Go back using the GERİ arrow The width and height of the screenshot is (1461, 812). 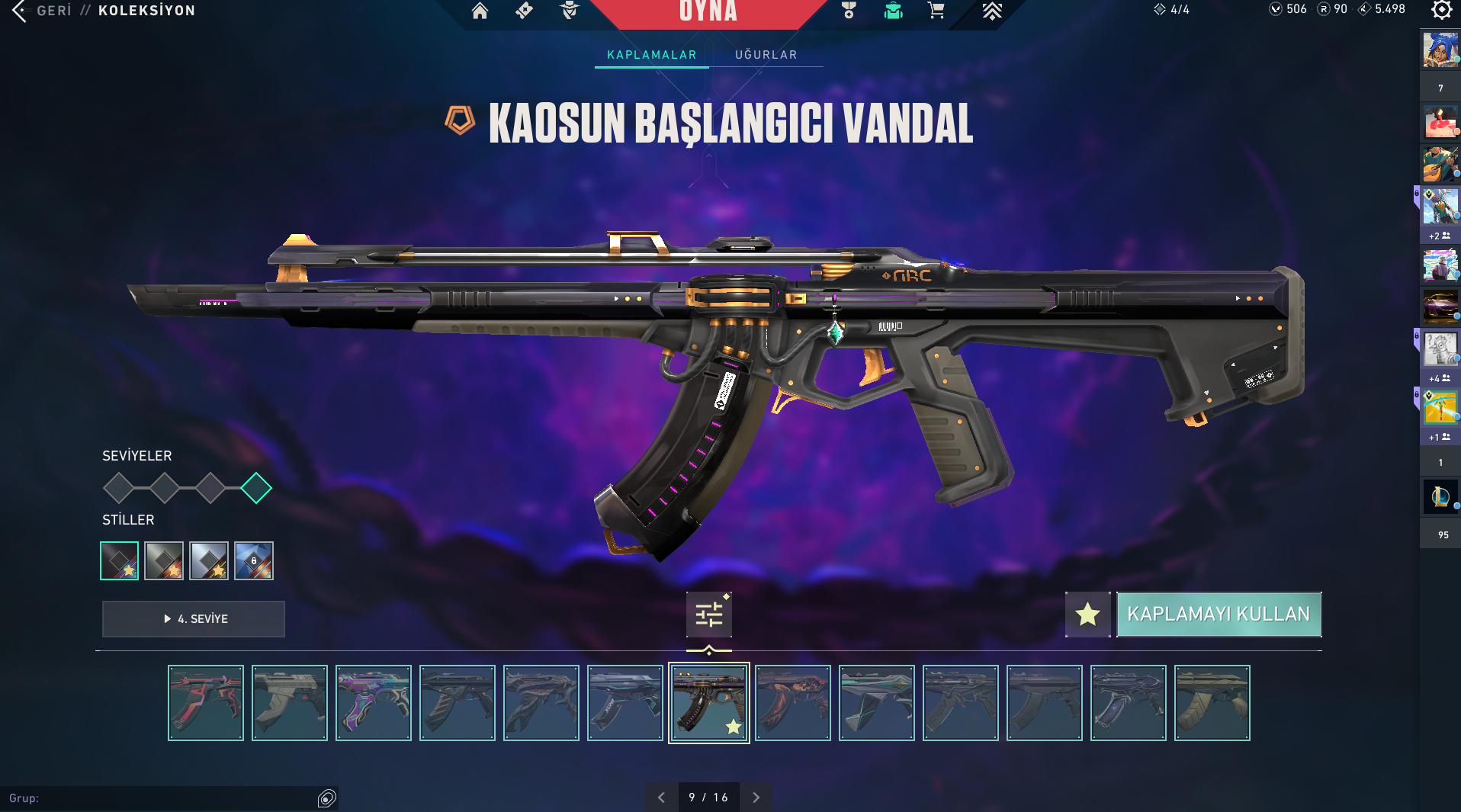(20, 11)
